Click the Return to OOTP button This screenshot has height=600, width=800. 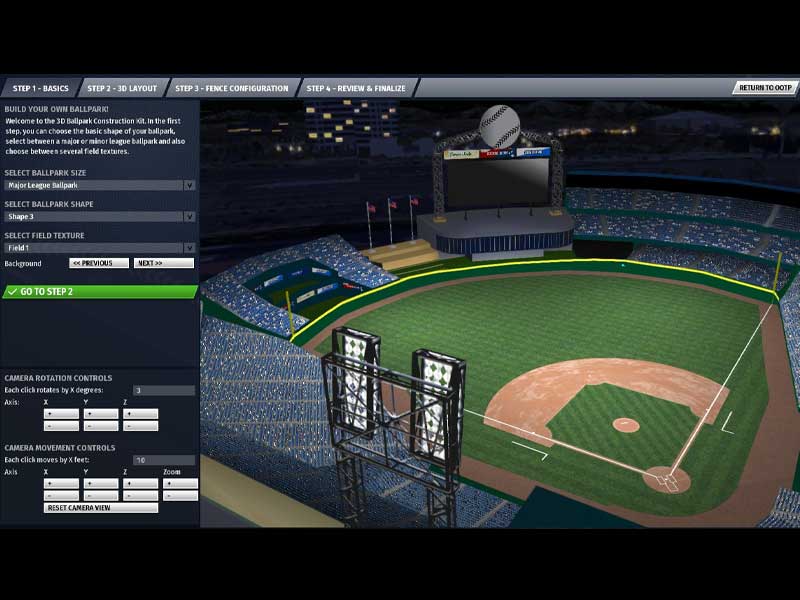coord(766,88)
